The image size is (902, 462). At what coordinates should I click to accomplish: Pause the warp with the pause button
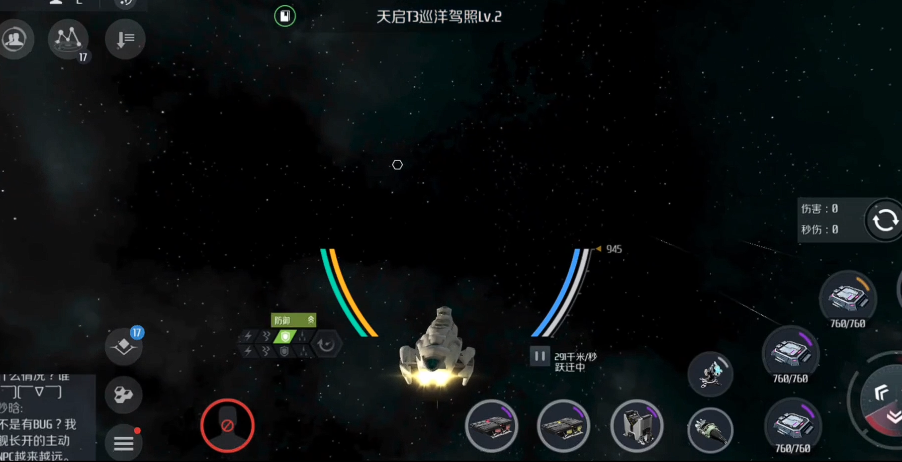(x=540, y=355)
